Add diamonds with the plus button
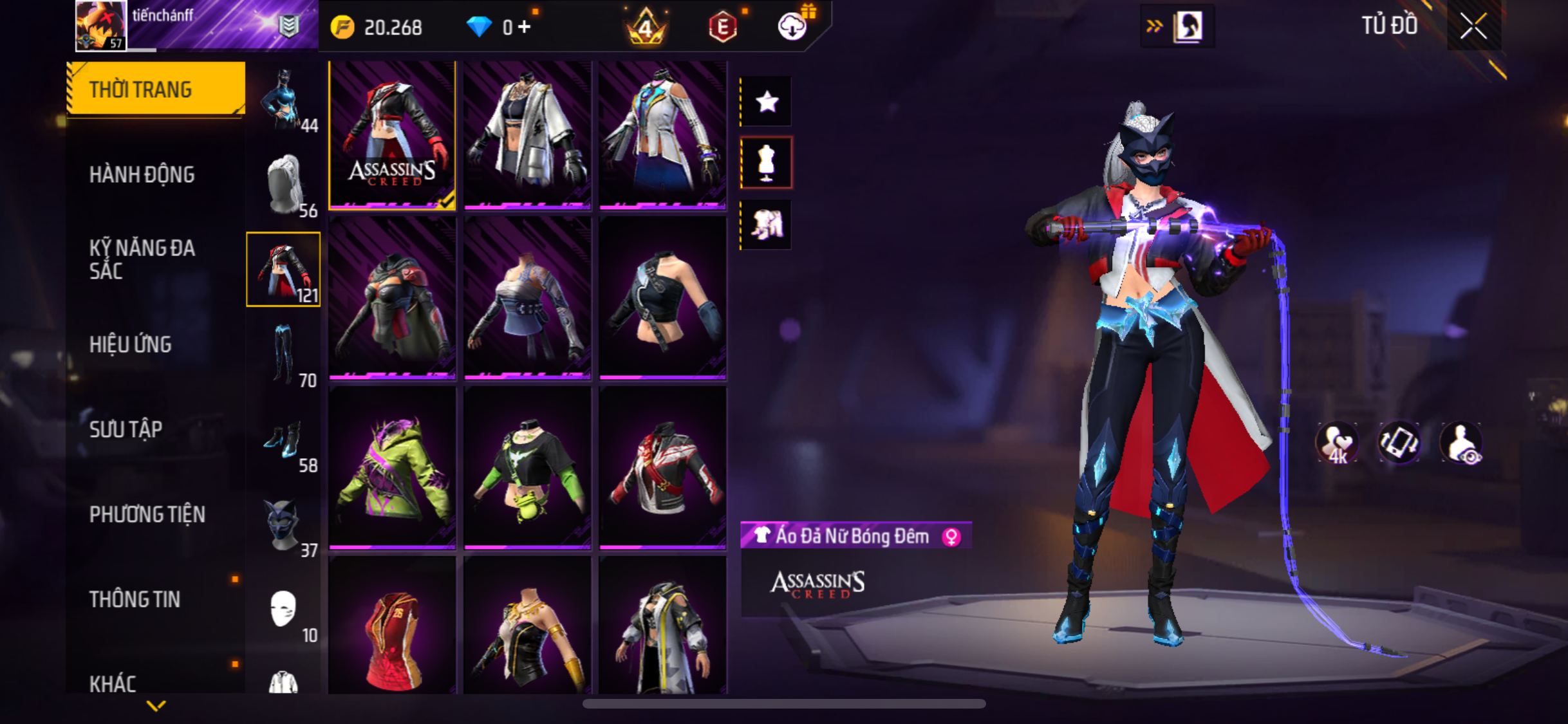This screenshot has width=1568, height=724. [x=525, y=27]
